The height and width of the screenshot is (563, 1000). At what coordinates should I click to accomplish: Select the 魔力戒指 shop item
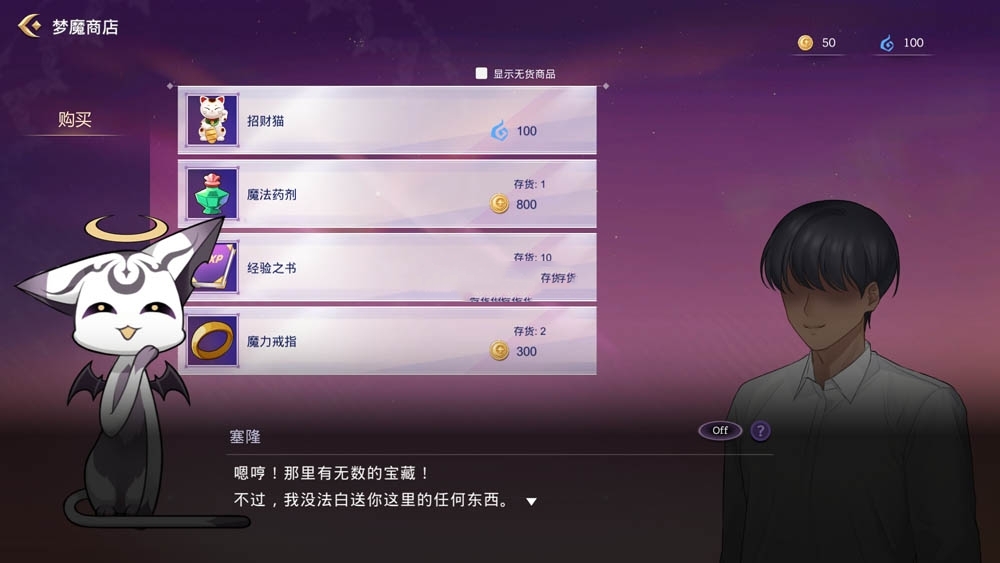point(387,341)
